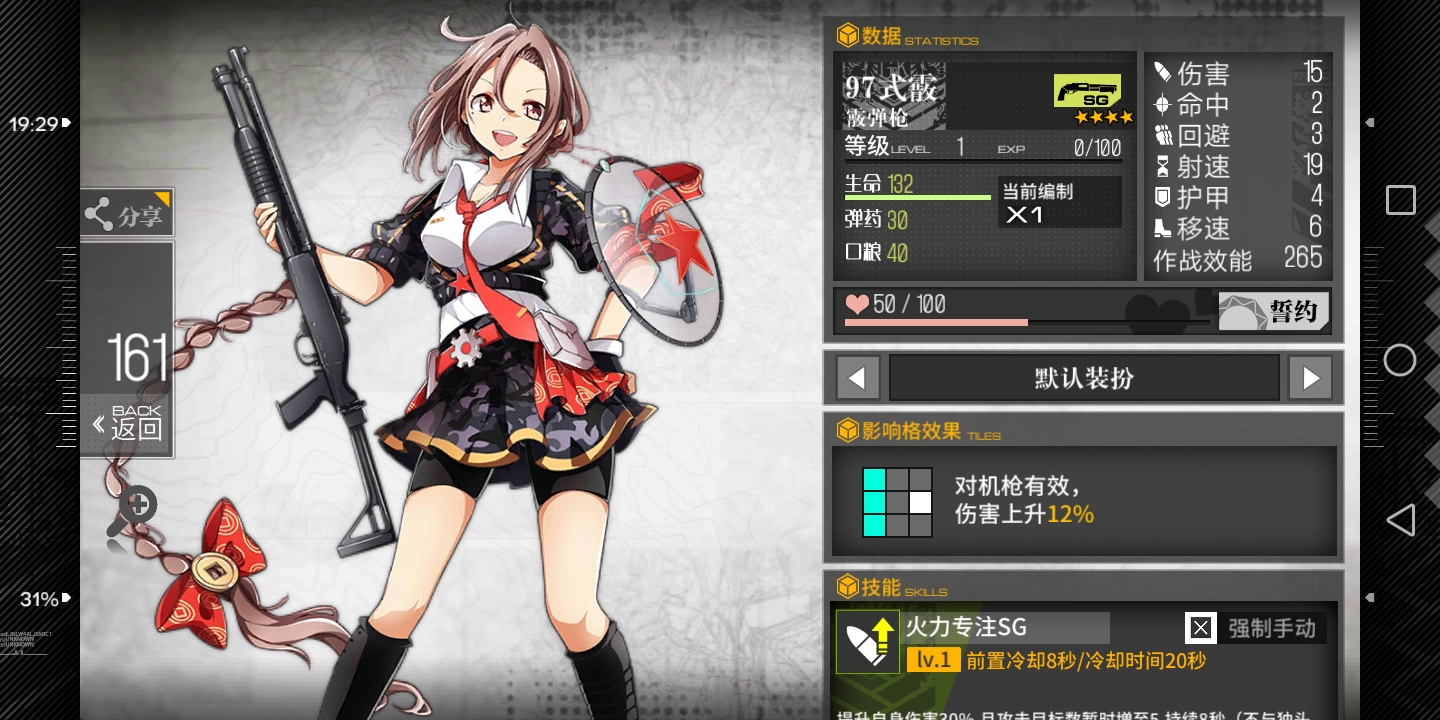The height and width of the screenshot is (720, 1440).
Task: Tap the 分享 share icon
Action: 99,212
